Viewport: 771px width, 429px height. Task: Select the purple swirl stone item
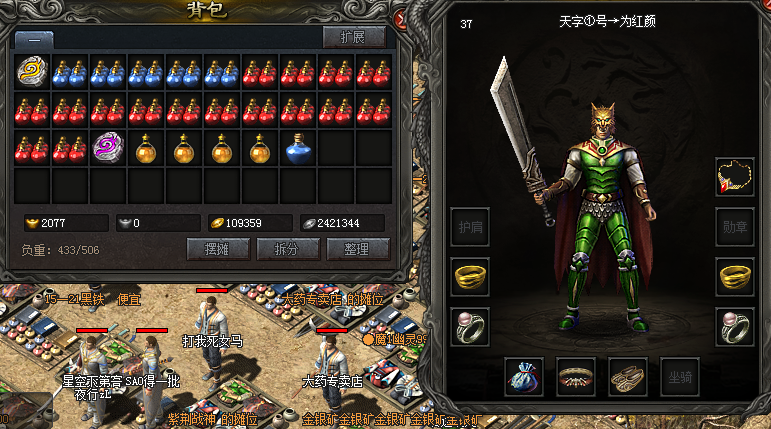point(109,148)
